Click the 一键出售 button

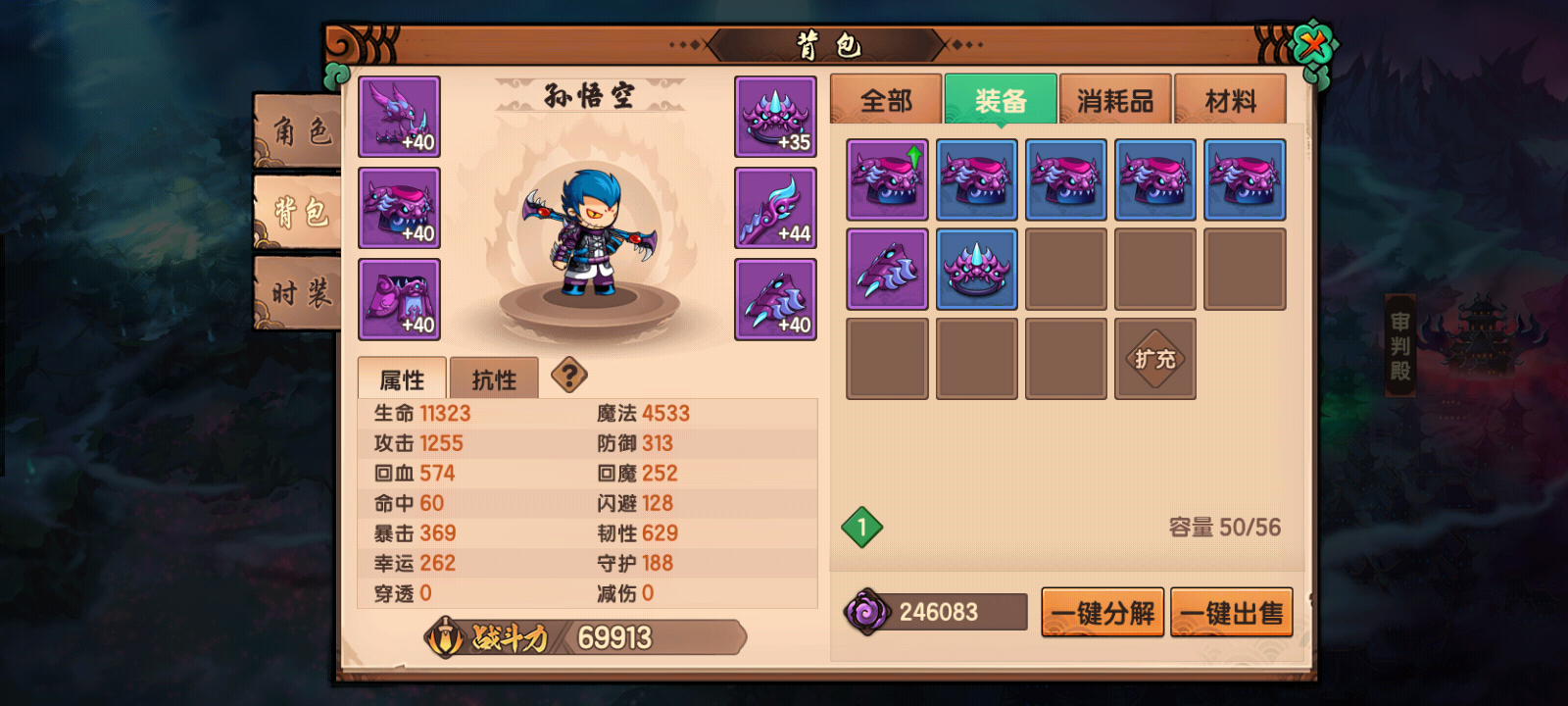(1232, 613)
